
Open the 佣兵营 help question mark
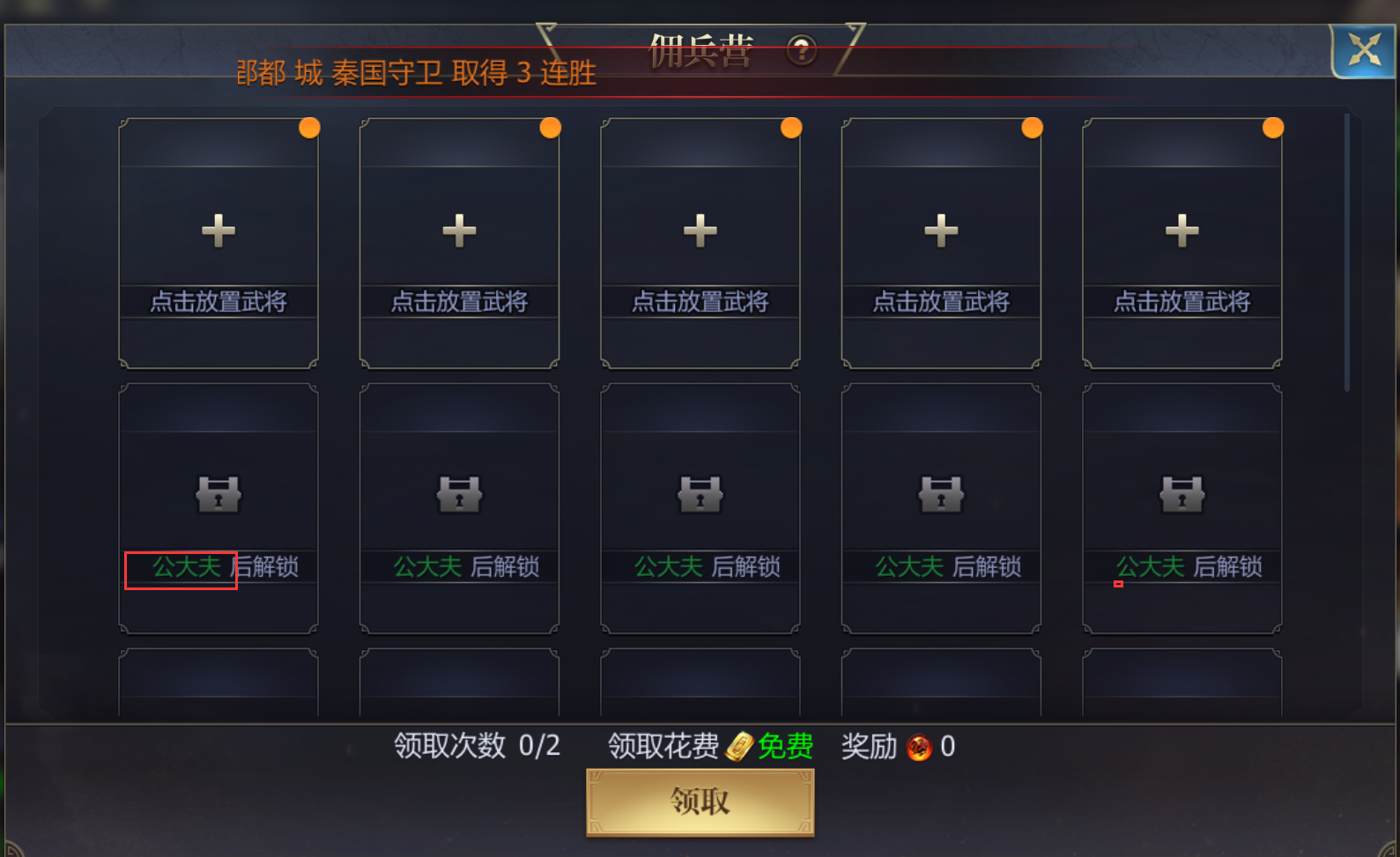[x=801, y=51]
